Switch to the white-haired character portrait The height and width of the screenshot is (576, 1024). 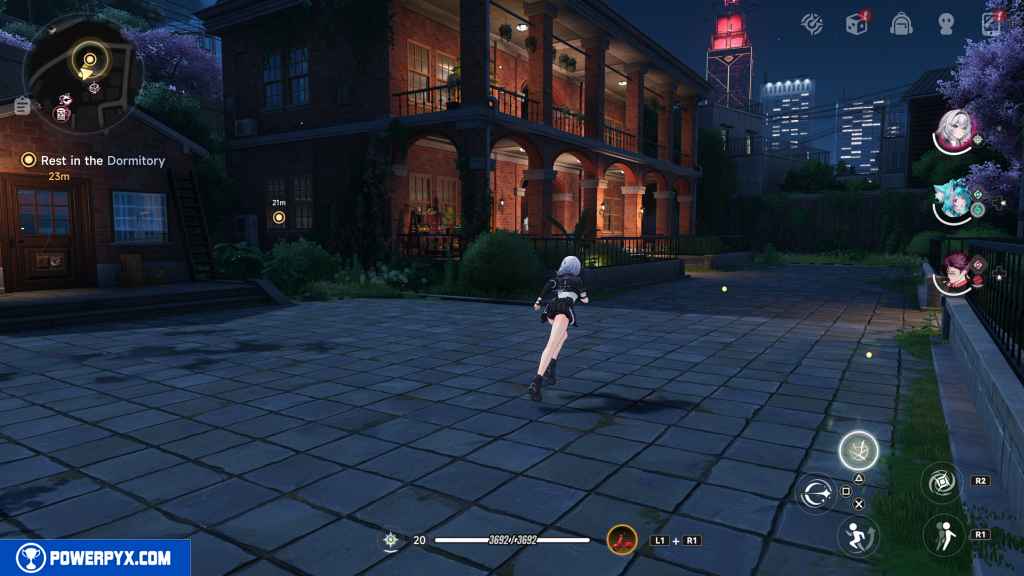956,129
